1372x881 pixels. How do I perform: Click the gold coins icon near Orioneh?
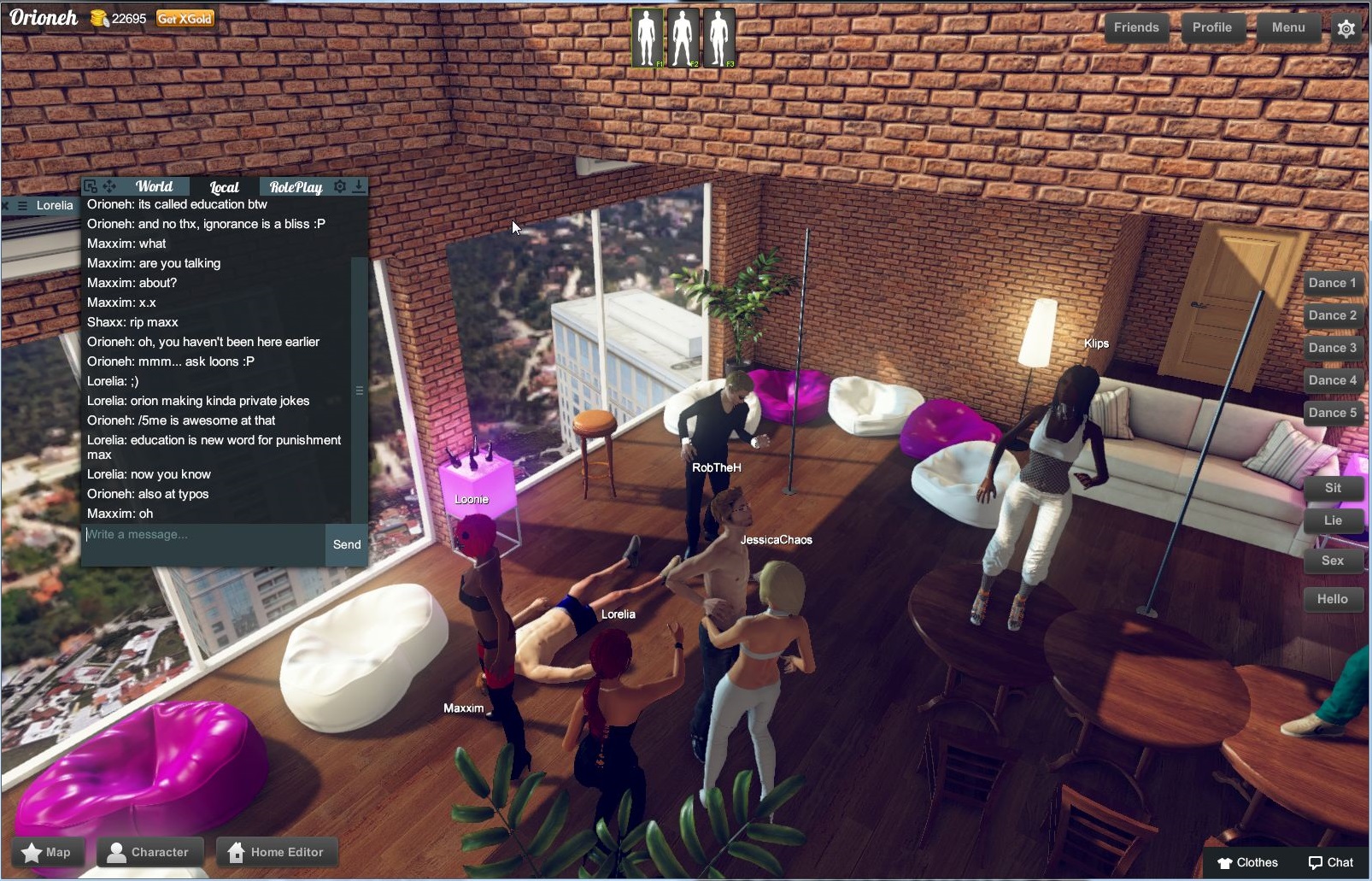click(99, 18)
